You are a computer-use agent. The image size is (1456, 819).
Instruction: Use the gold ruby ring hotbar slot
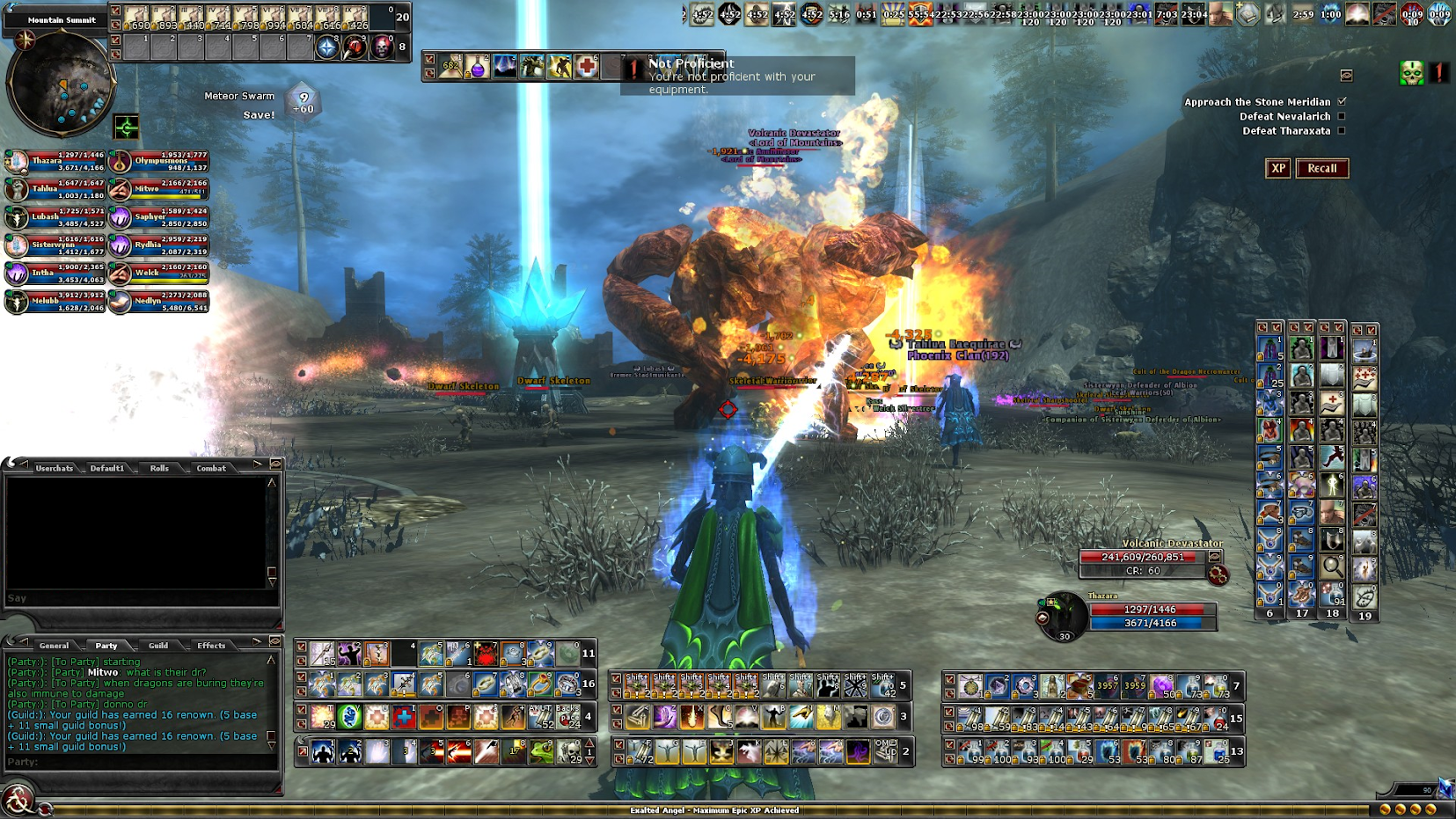540,684
